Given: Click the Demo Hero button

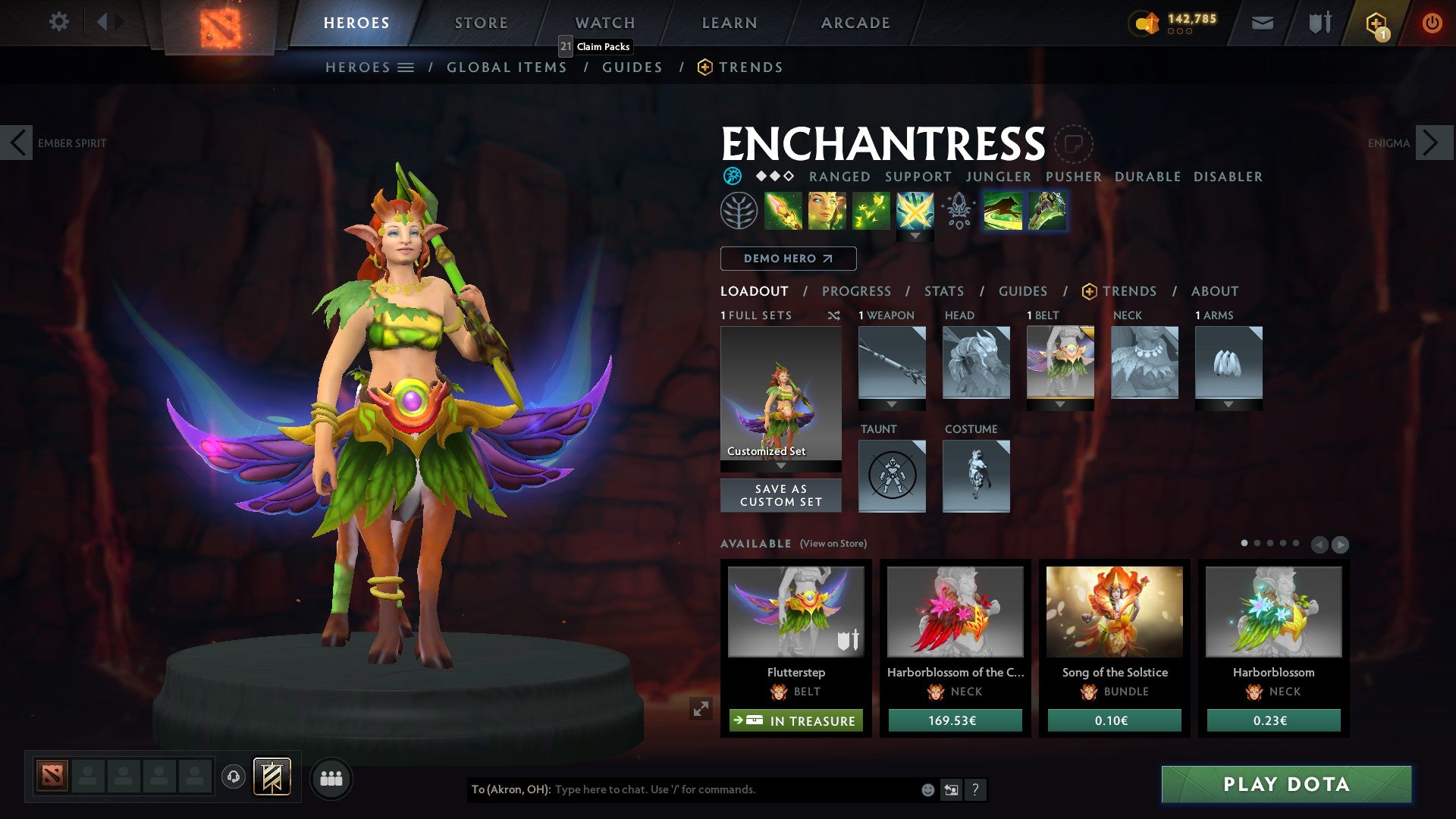Looking at the screenshot, I should point(787,259).
